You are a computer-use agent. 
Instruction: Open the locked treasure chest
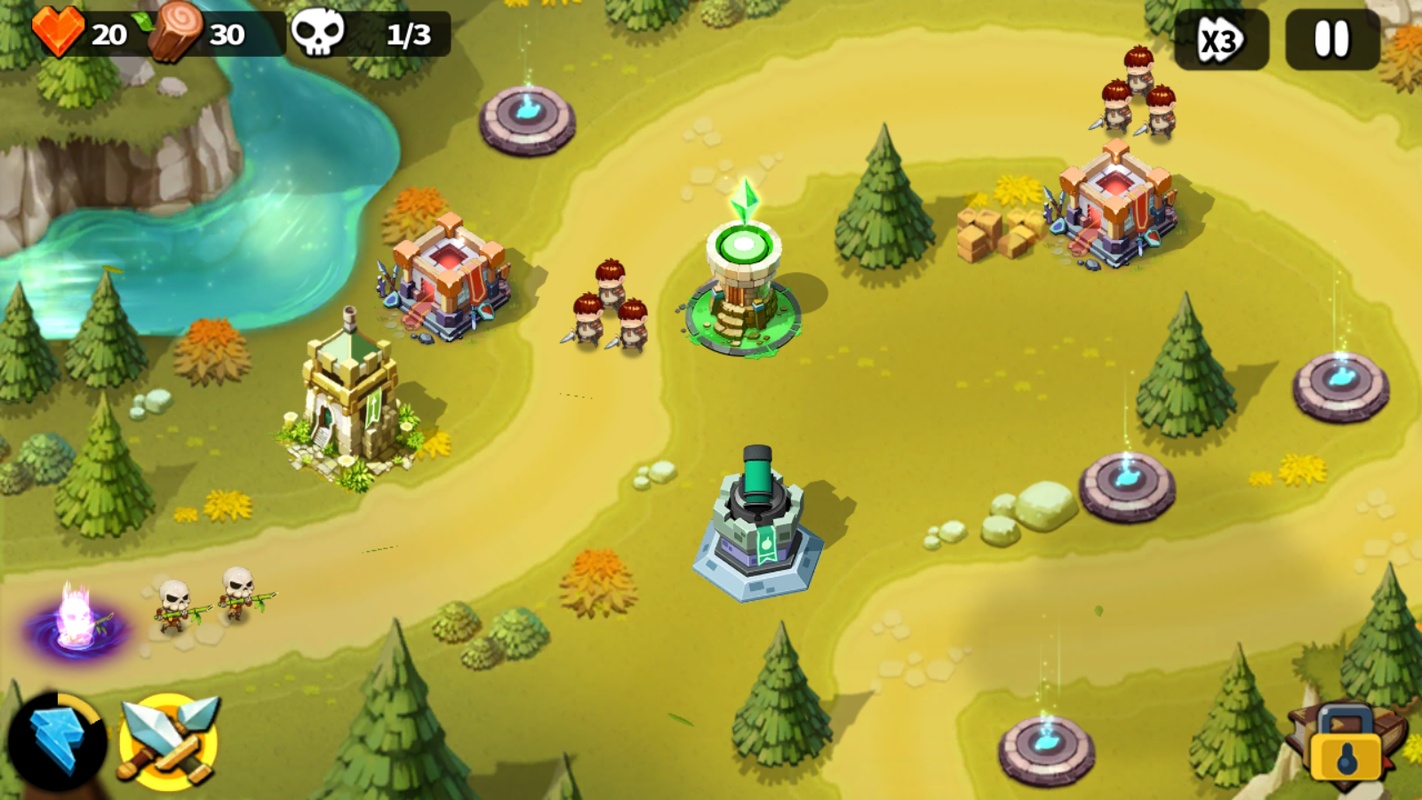pos(1345,745)
